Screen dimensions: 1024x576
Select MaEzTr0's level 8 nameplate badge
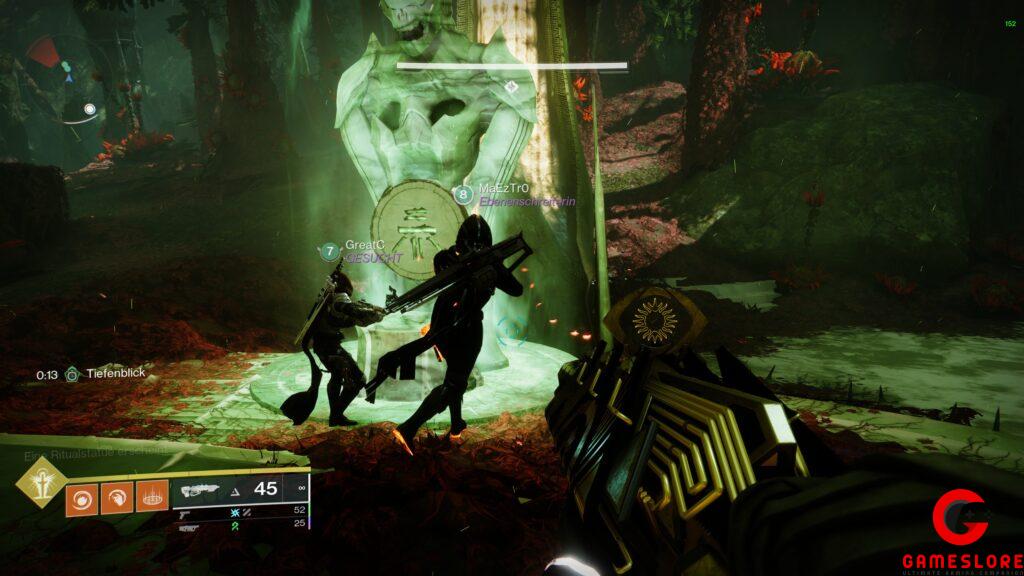click(x=463, y=195)
